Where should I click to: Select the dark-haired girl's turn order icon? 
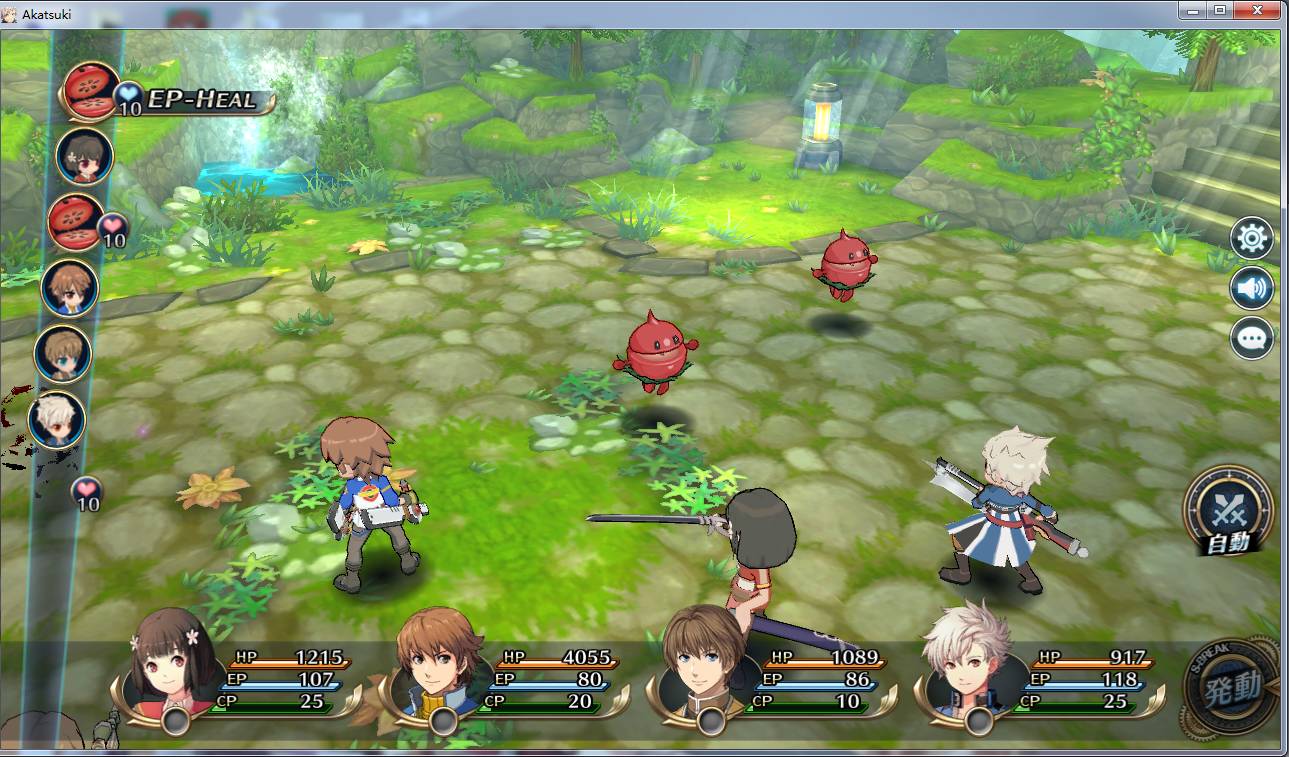pos(84,155)
